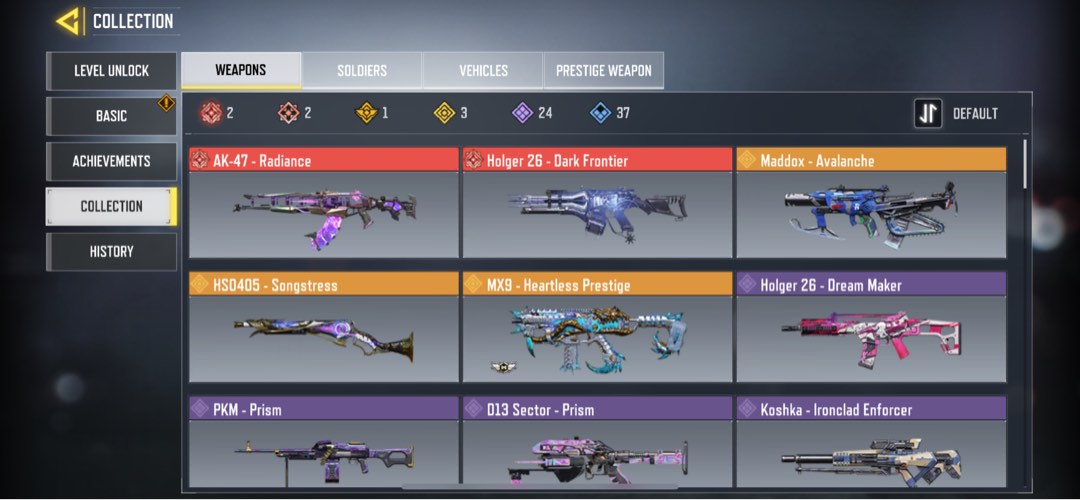Viewport: 1080px width, 500px height.
Task: Select the Collection side menu entry
Action: pos(111,206)
